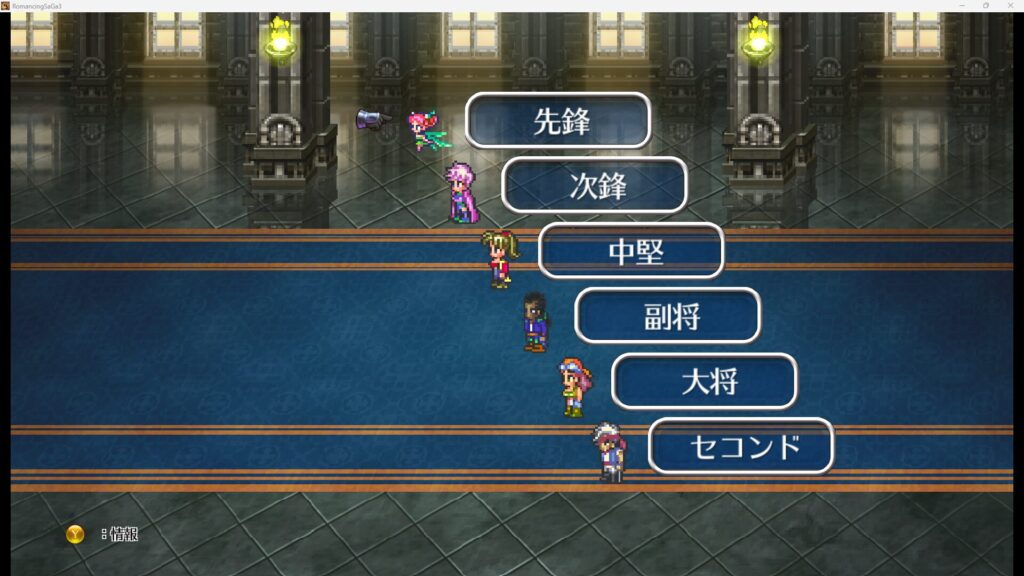This screenshot has width=1024, height=576.
Task: Choose the セコンド button
Action: (741, 446)
